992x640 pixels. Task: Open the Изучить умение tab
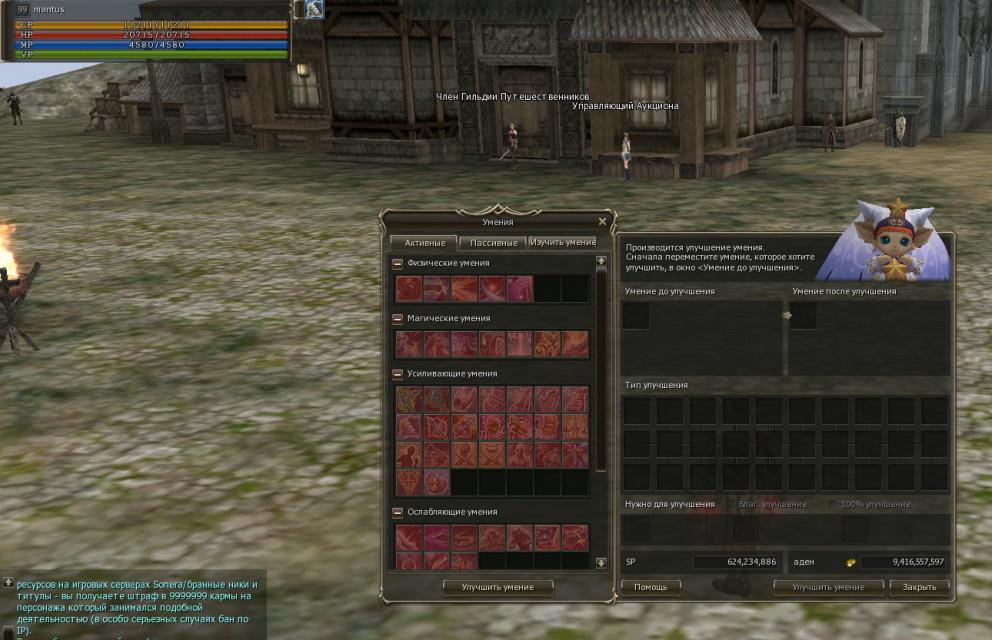[562, 242]
